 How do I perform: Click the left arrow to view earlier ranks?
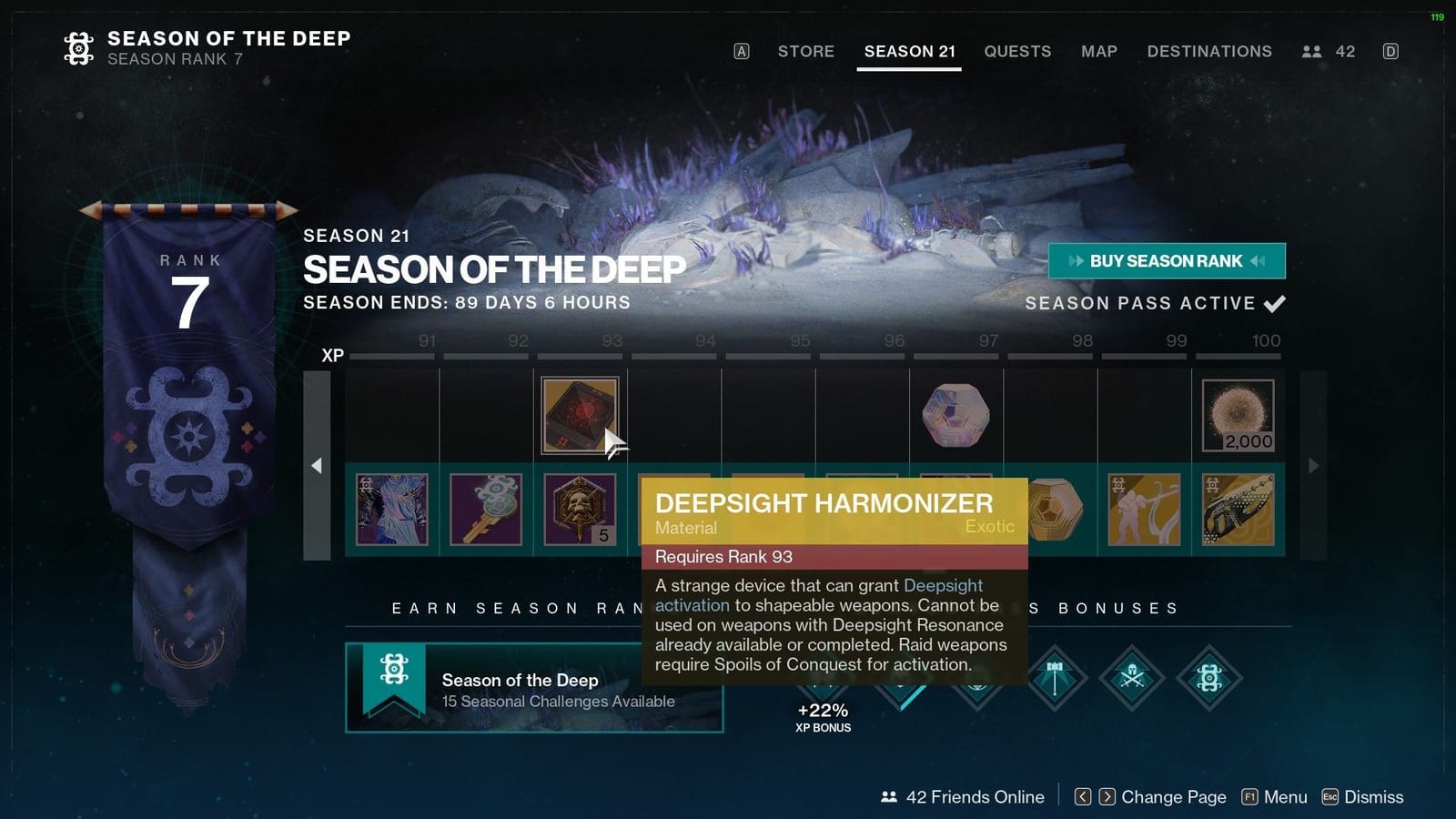point(318,466)
